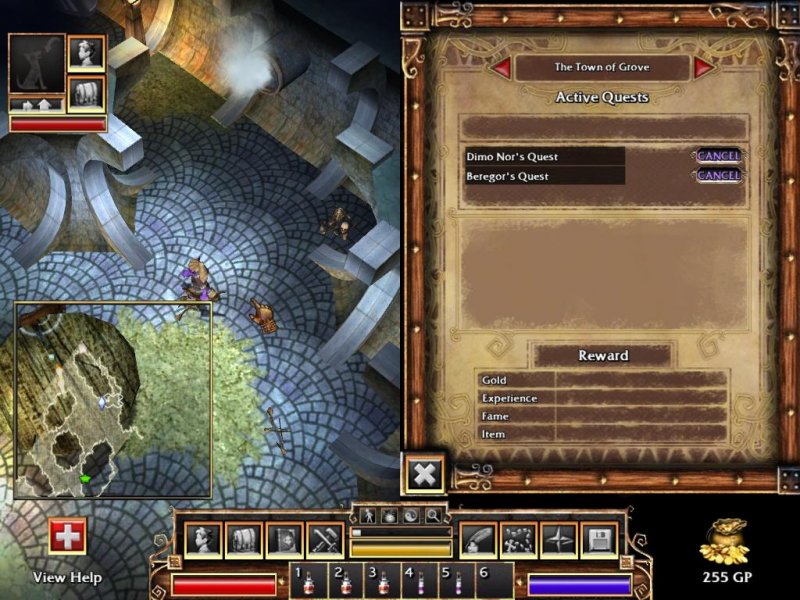Click the four-pointed star icon
This screenshot has height=600, width=800.
(x=558, y=540)
